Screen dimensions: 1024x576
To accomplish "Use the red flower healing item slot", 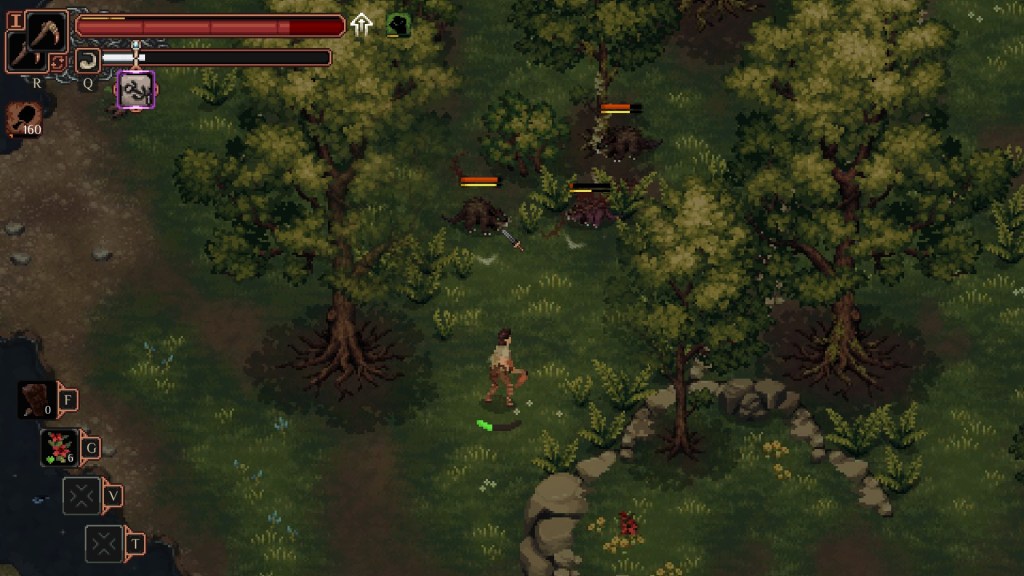I will pos(60,447).
